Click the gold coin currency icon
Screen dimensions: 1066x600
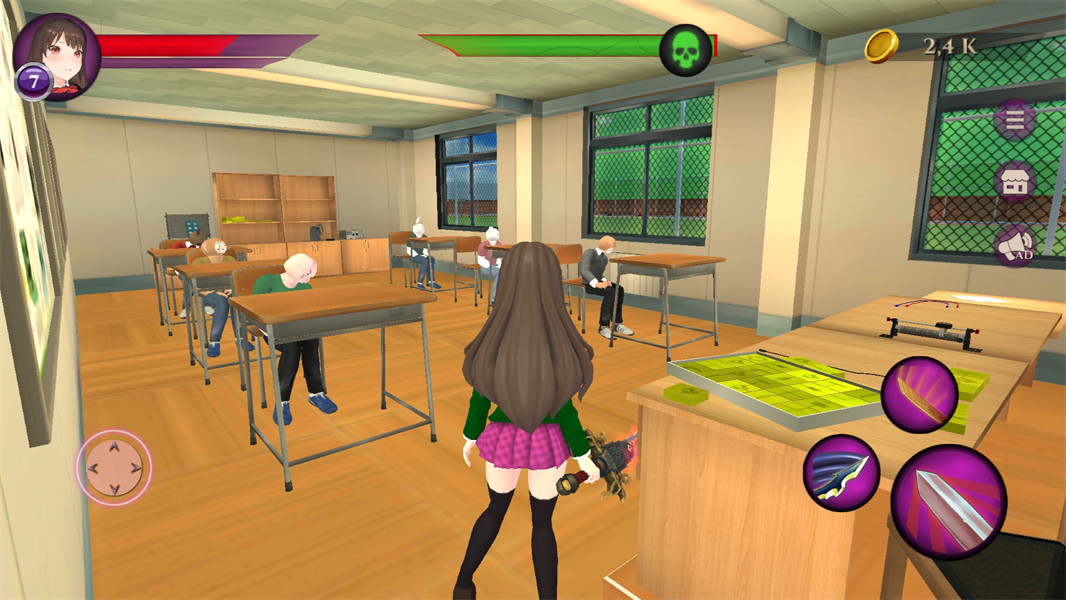pyautogui.click(x=881, y=46)
